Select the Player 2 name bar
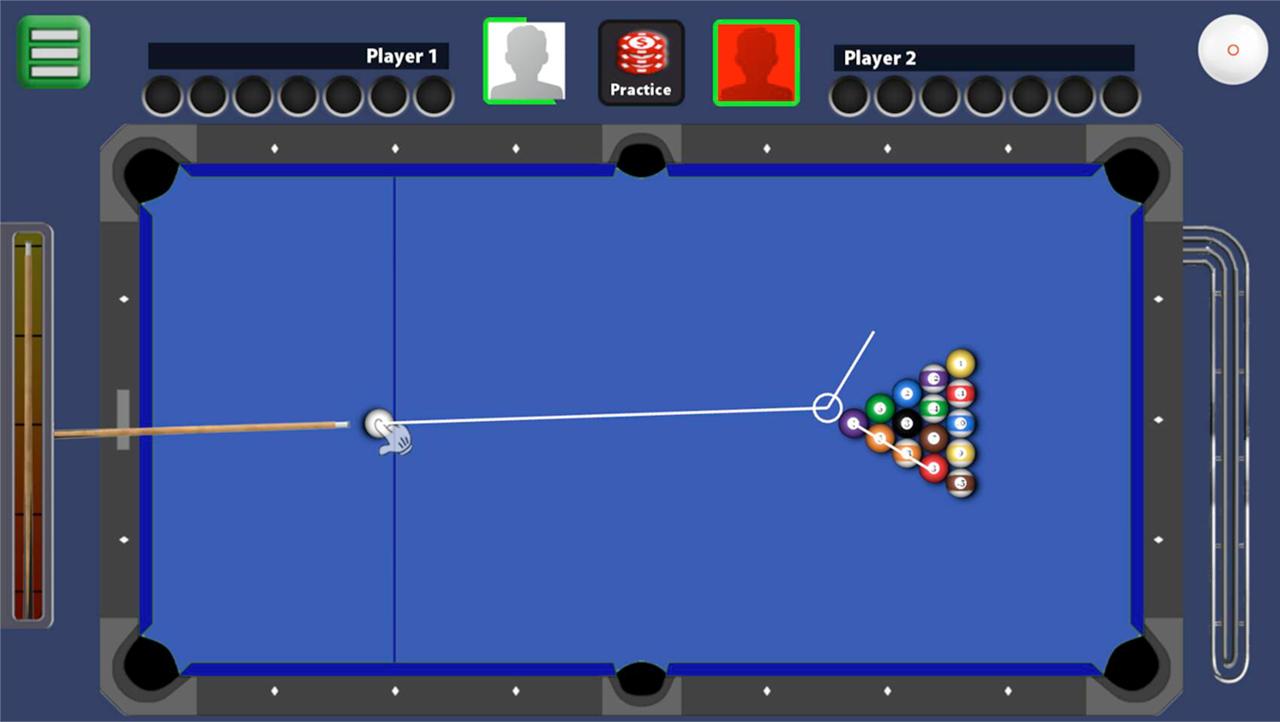 pyautogui.click(x=978, y=57)
